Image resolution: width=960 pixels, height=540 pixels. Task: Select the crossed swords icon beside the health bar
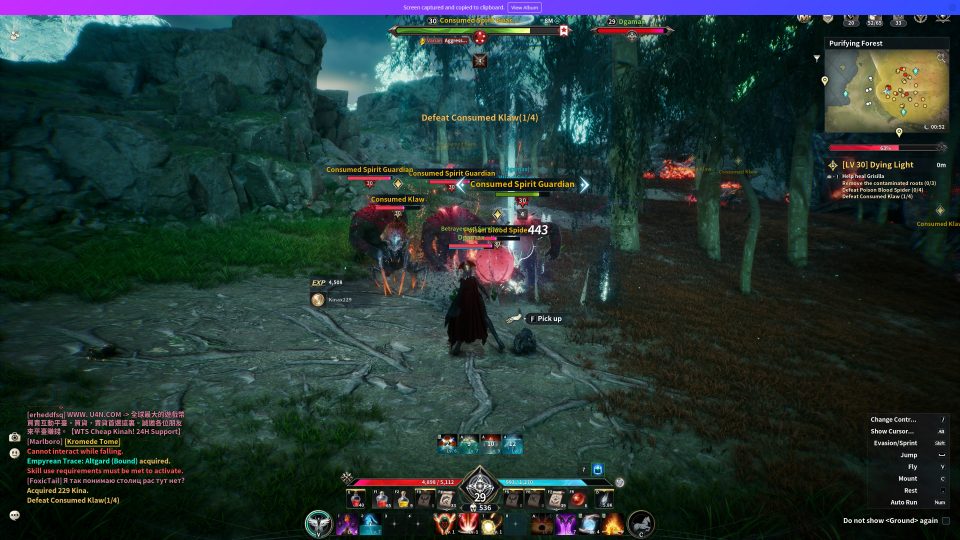[346, 478]
